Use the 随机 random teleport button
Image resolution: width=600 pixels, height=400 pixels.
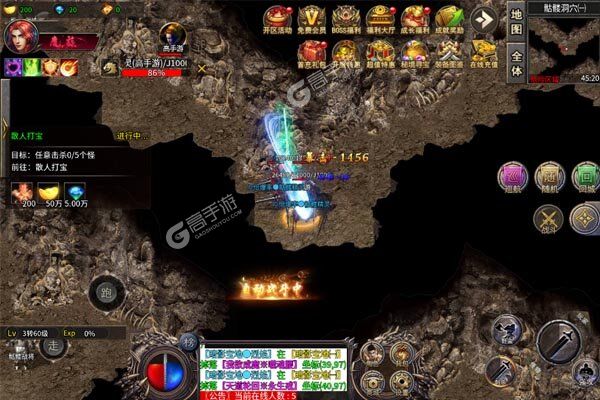point(547,177)
